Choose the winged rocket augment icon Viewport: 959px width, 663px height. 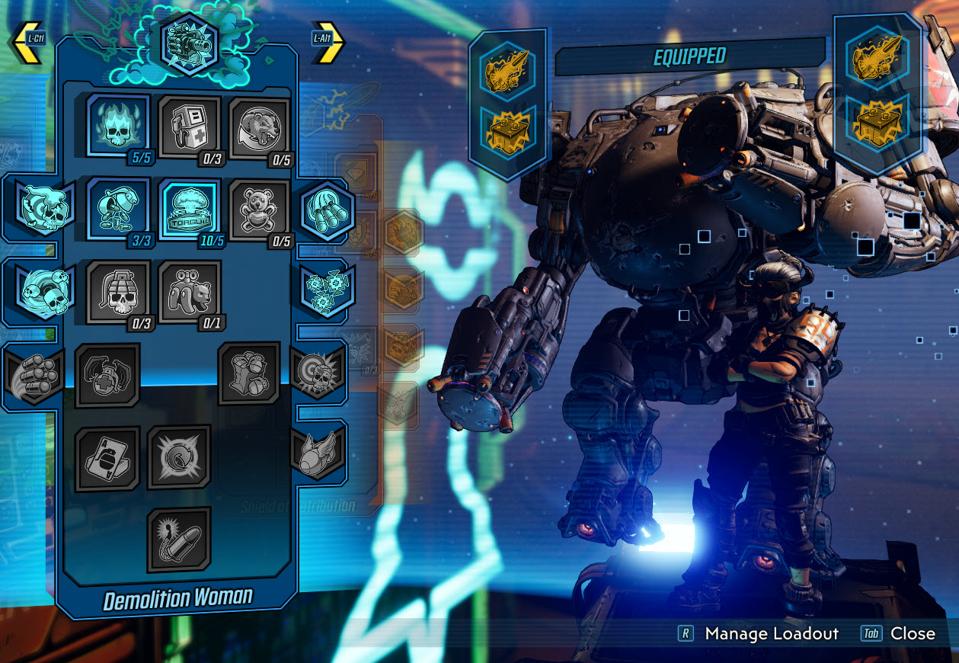click(x=318, y=452)
